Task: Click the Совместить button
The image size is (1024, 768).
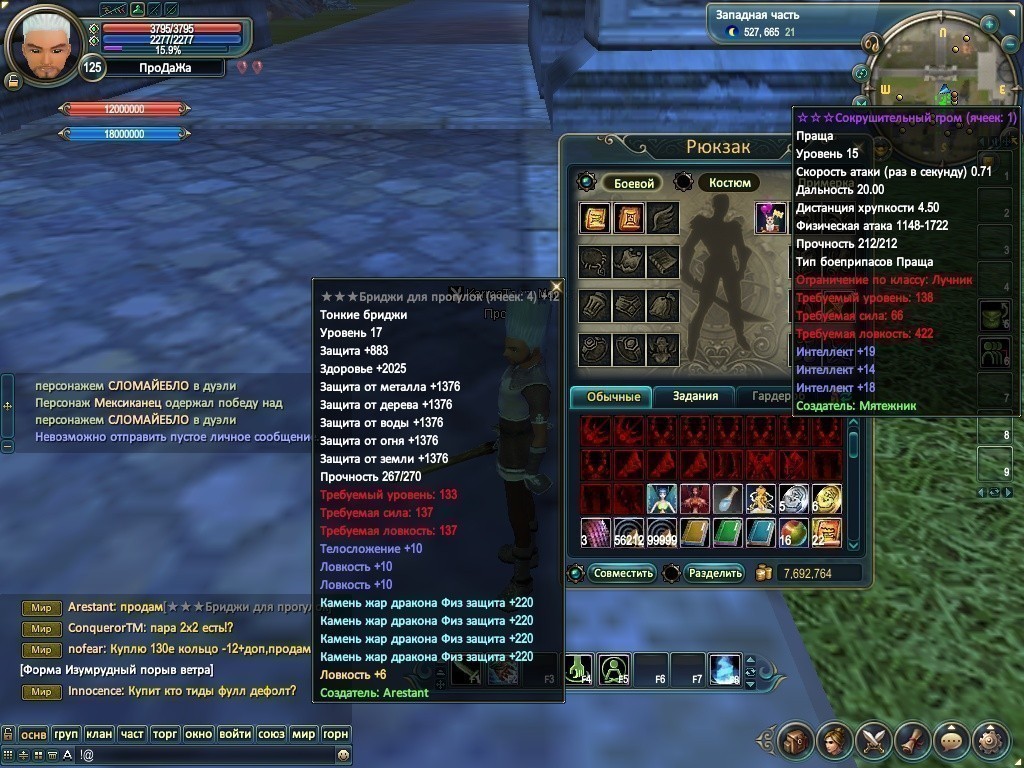Action: click(623, 573)
